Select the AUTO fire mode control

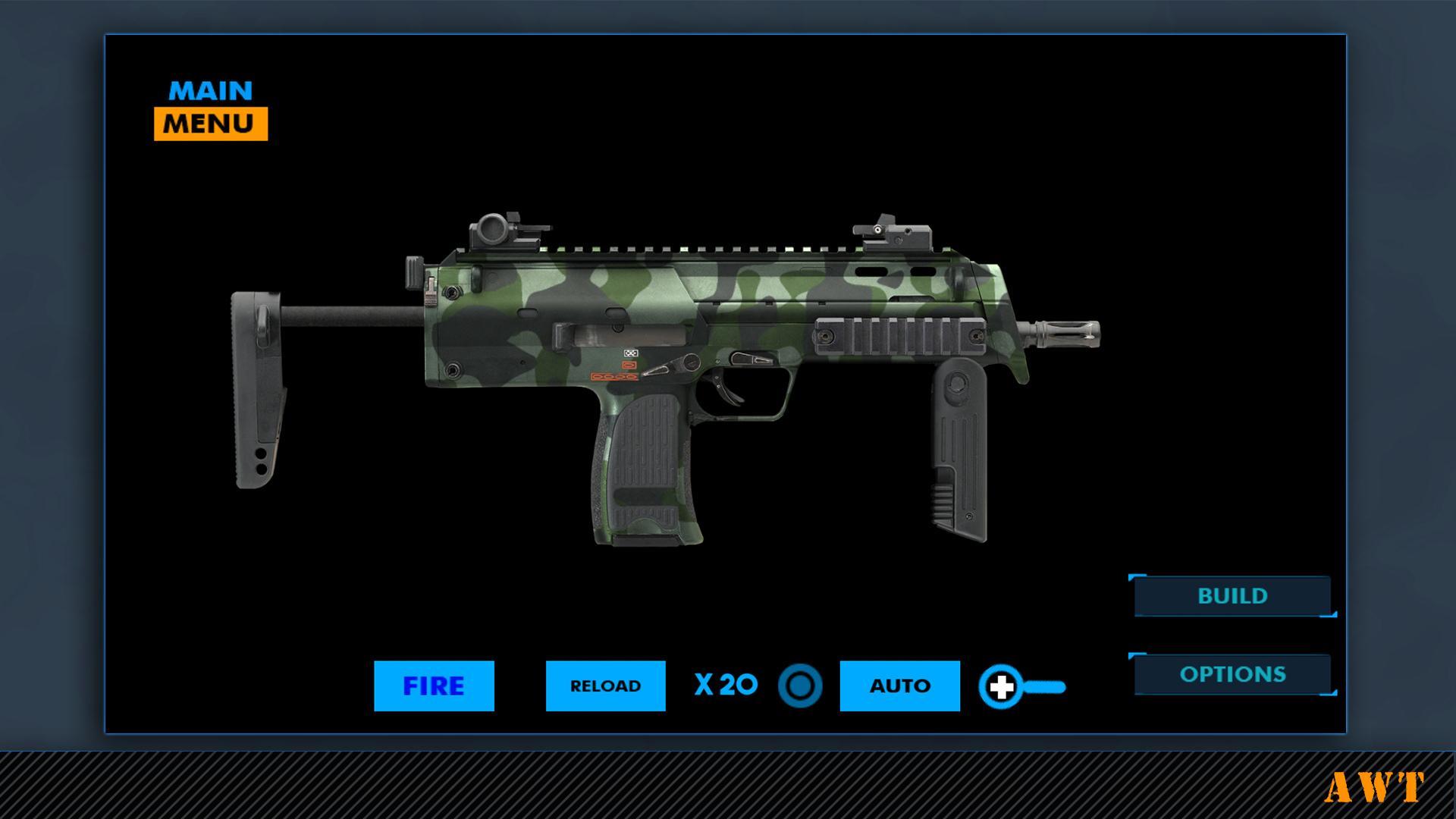(x=899, y=685)
